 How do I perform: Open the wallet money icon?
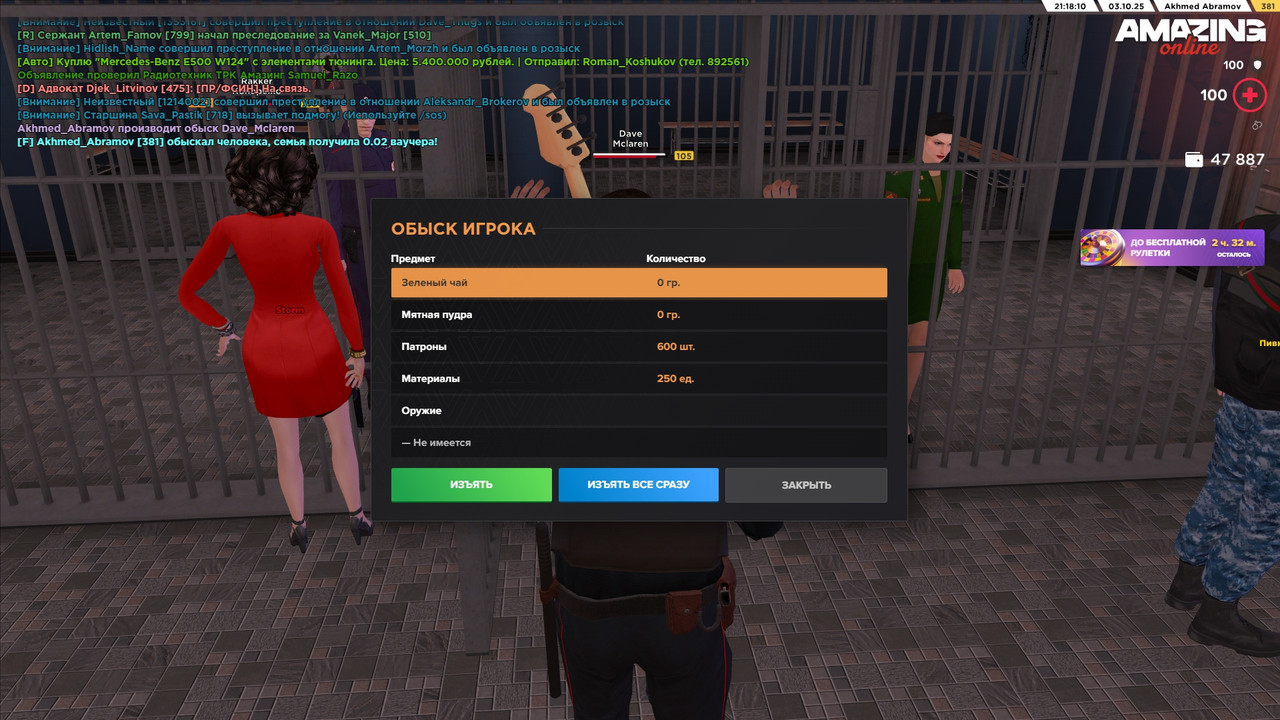[1193, 159]
